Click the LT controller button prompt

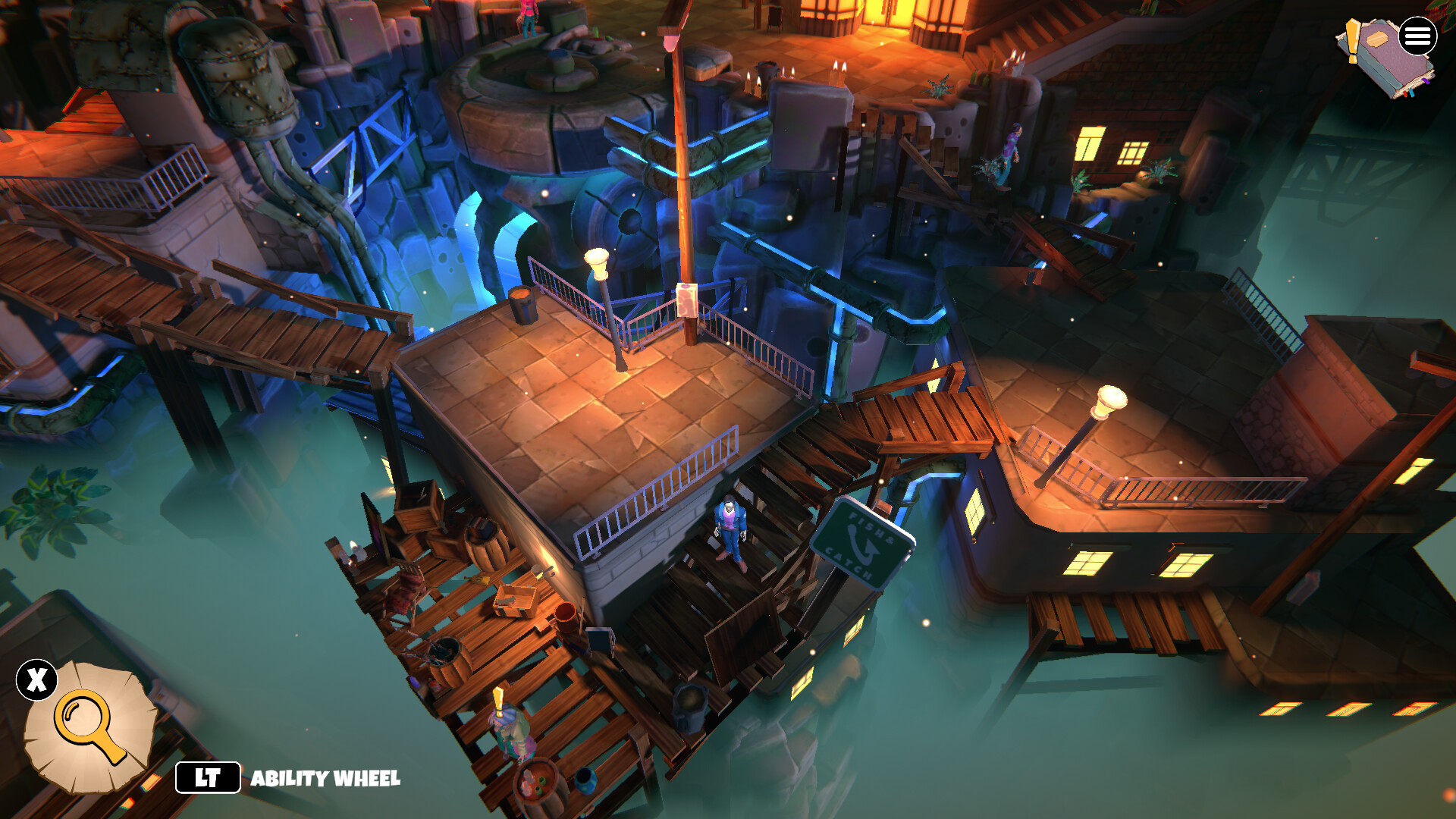tap(206, 777)
